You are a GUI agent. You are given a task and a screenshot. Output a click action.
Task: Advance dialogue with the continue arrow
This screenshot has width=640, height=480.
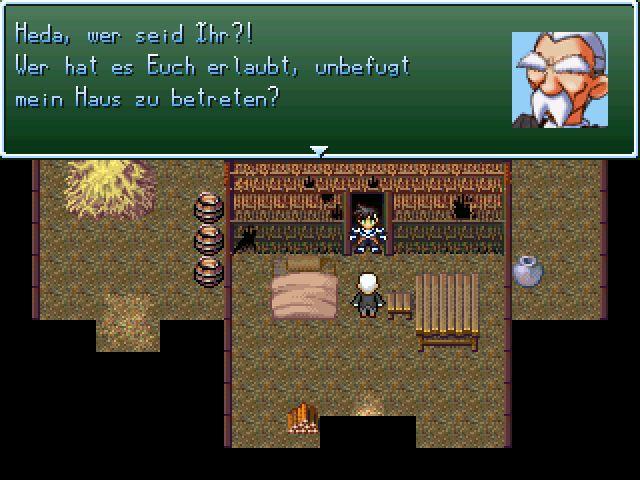(319, 151)
